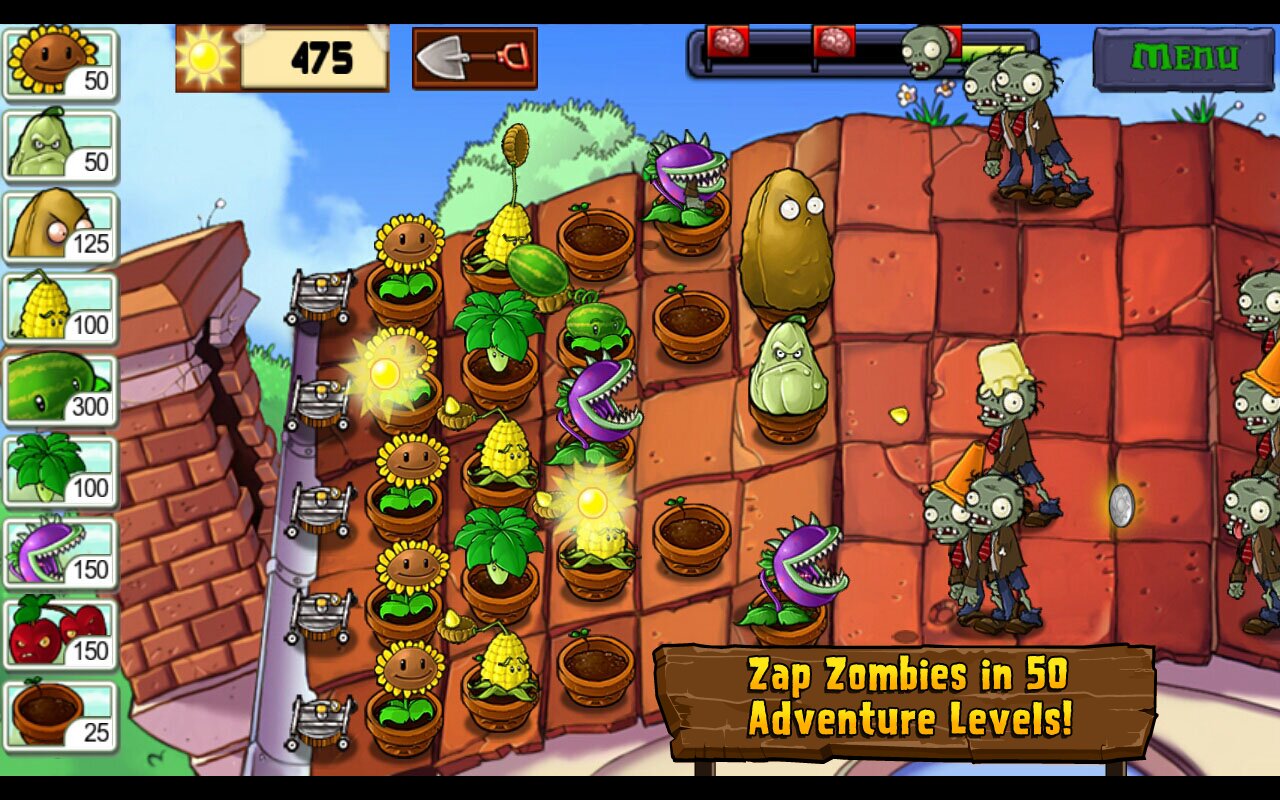
Task: Select the Cherry Bomb seed packet
Action: pos(60,635)
